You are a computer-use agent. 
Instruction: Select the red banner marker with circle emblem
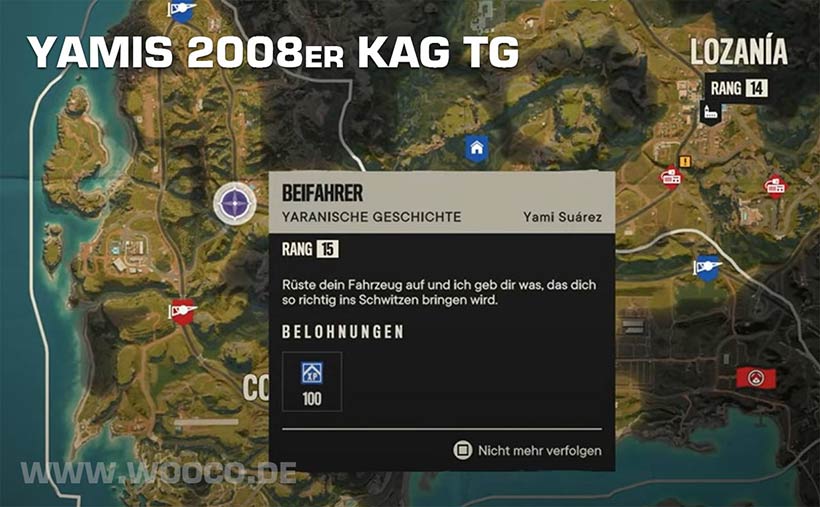[x=752, y=377]
